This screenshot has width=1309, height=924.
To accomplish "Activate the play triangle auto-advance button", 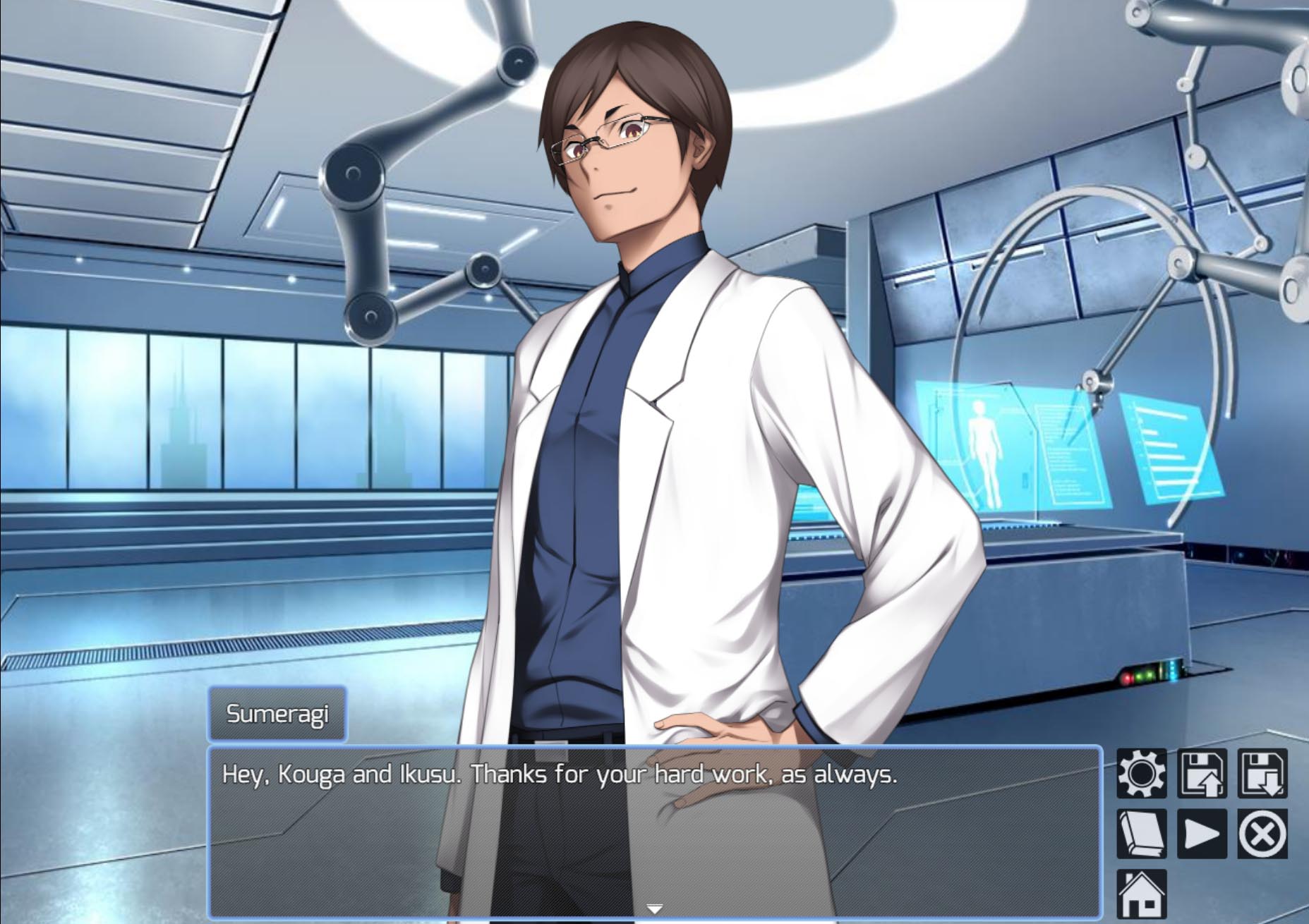I will (x=1202, y=834).
